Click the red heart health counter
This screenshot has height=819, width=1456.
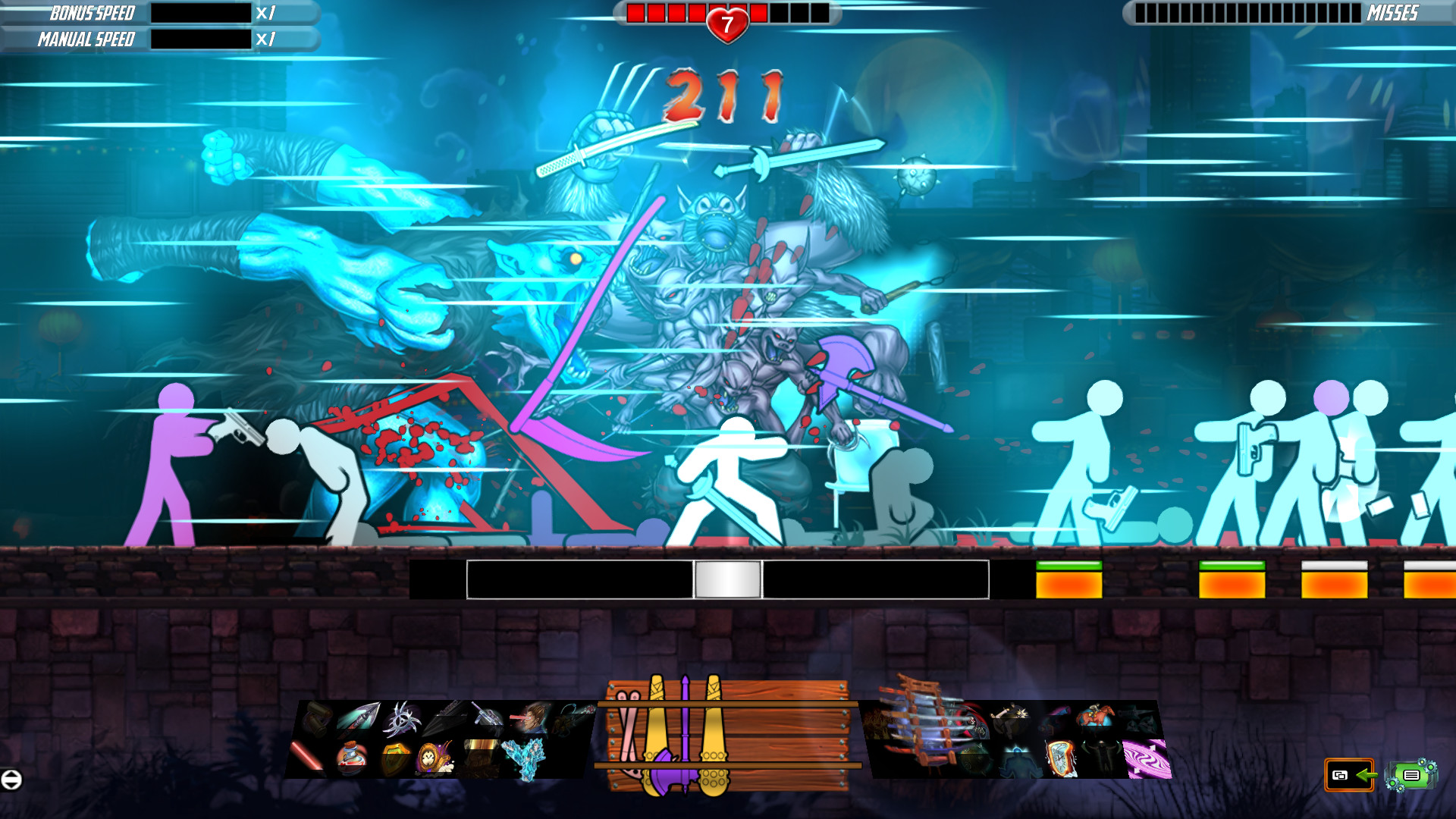(726, 21)
